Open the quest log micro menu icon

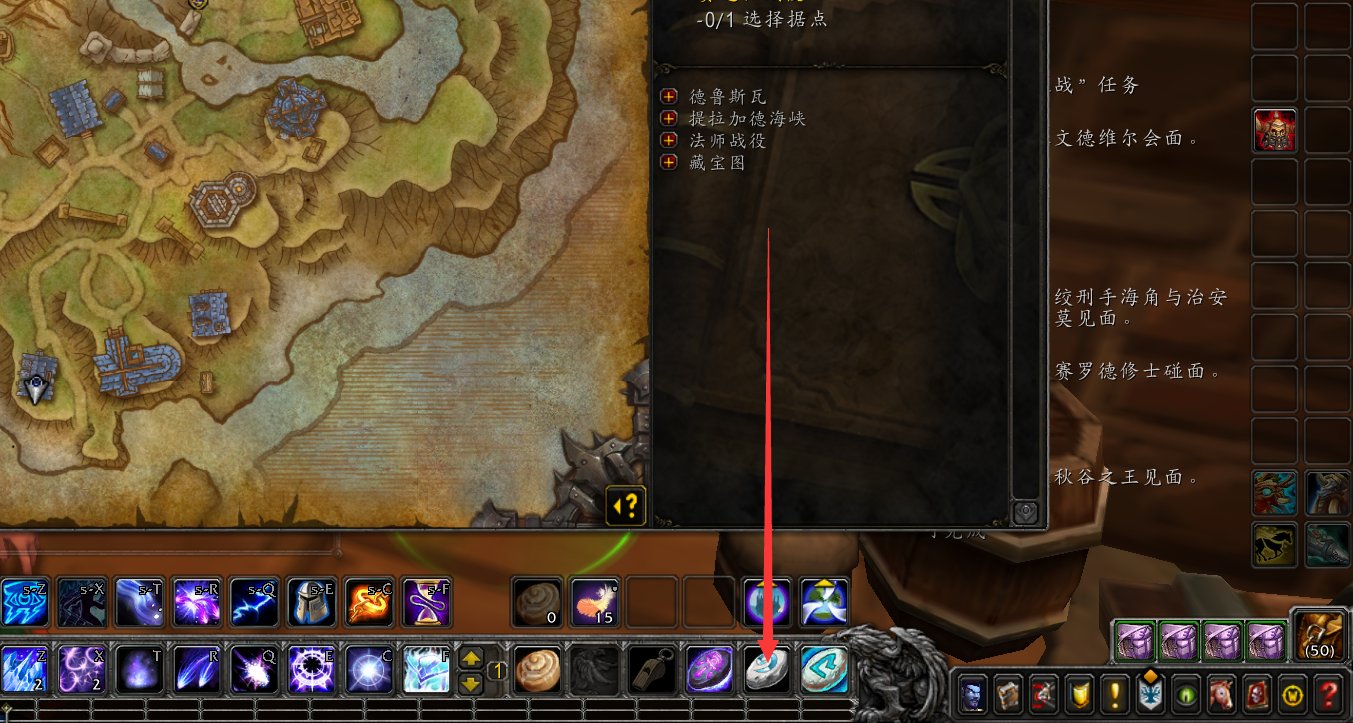tap(1115, 697)
